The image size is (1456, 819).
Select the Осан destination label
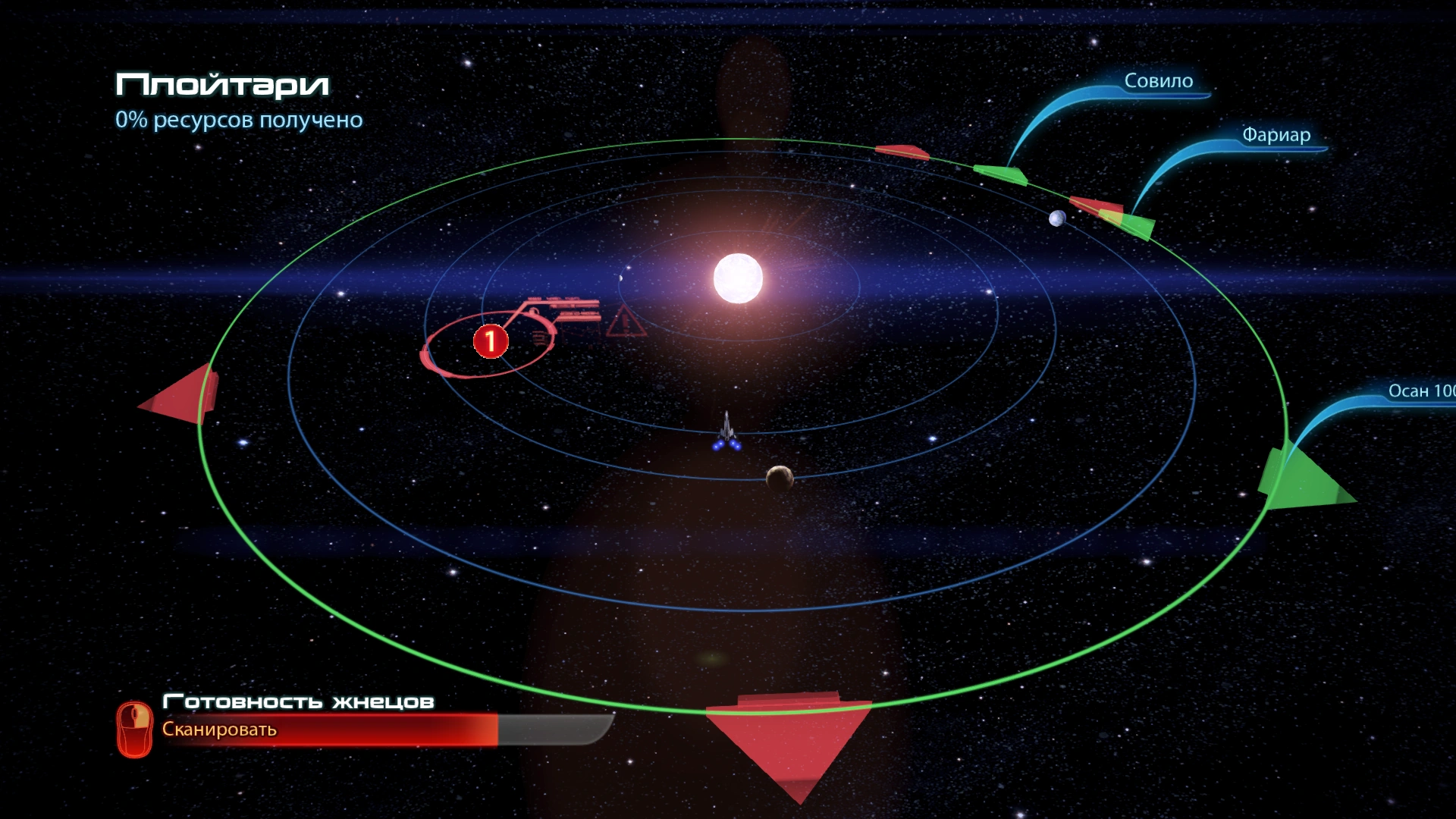pos(1420,391)
